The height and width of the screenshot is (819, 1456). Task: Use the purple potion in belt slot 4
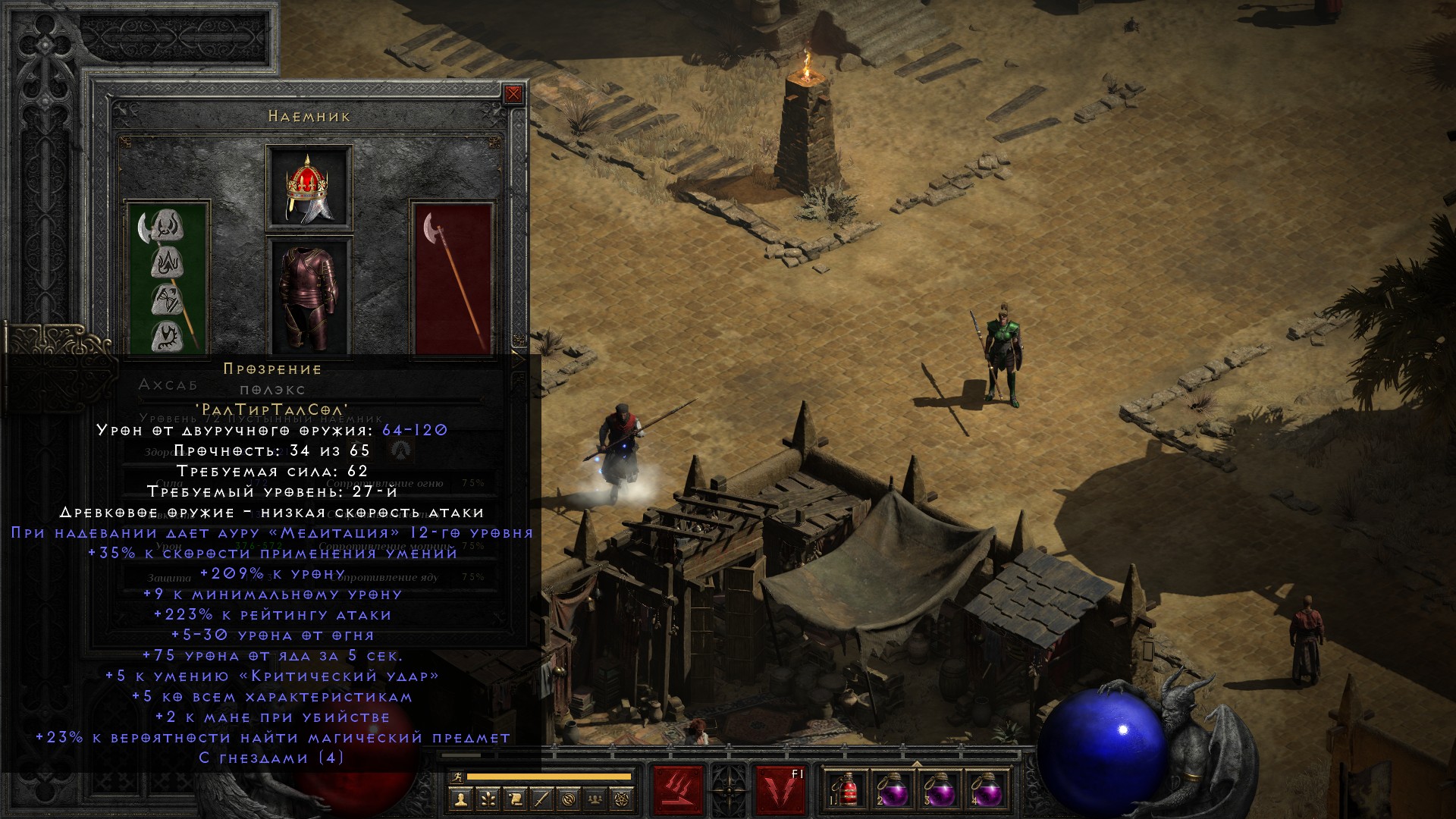point(987,791)
